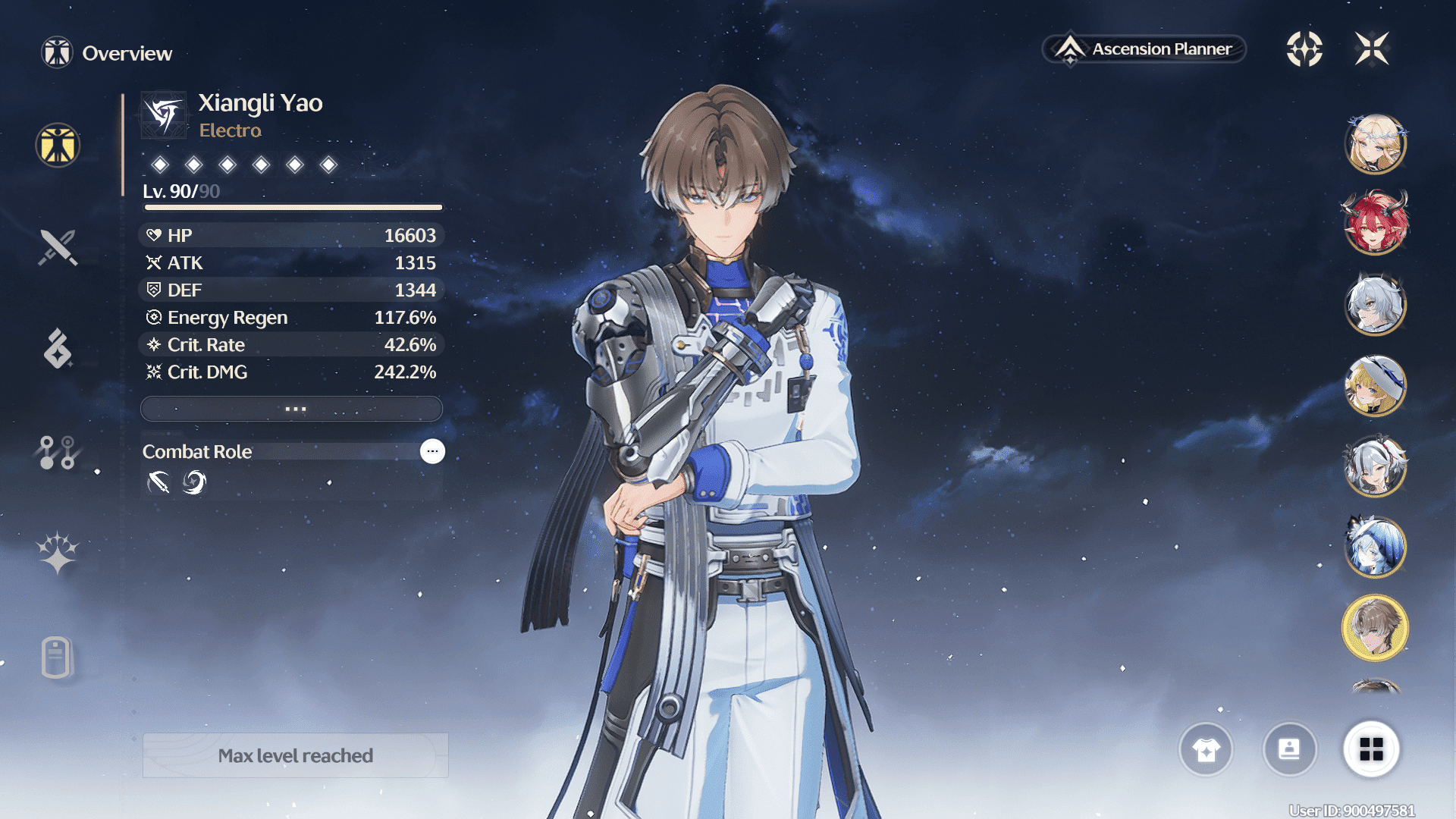Screen dimensions: 1456x819
Task: Switch to the Weapon tab with sword icon
Action: pyautogui.click(x=58, y=247)
